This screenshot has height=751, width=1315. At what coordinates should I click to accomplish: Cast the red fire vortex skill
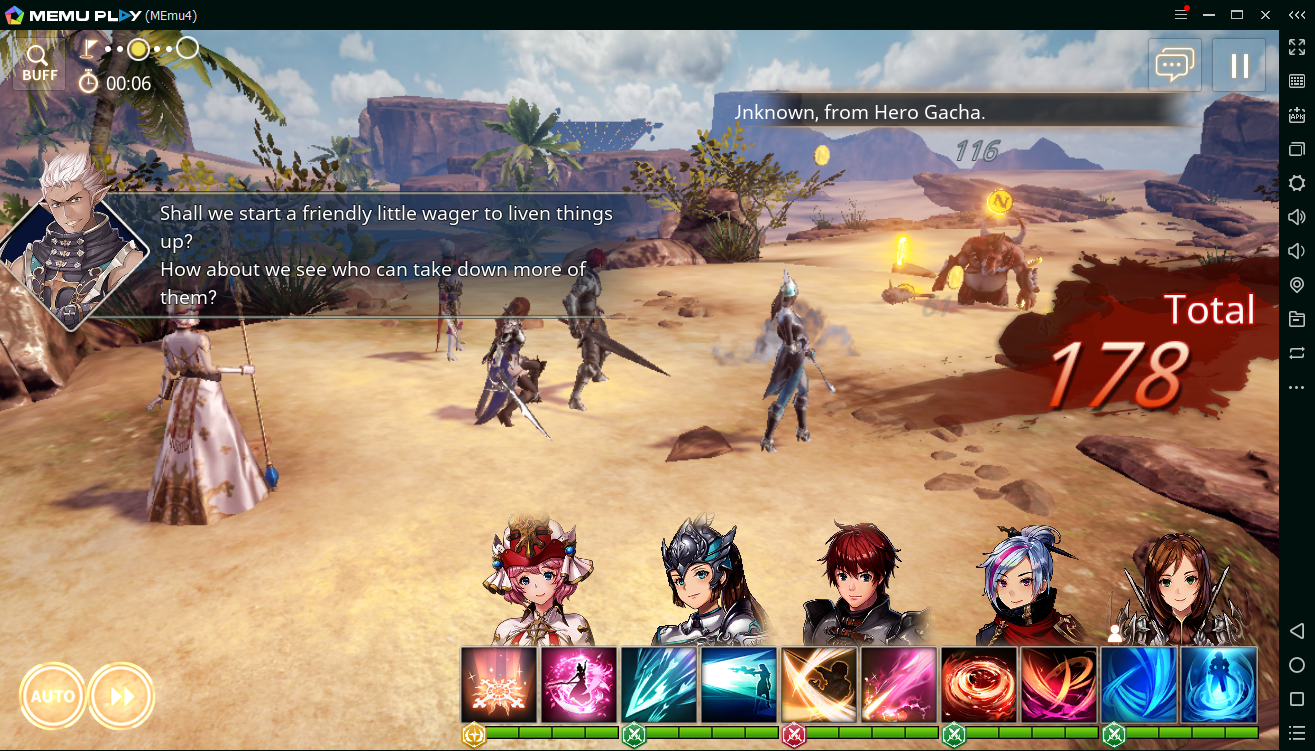pyautogui.click(x=979, y=685)
